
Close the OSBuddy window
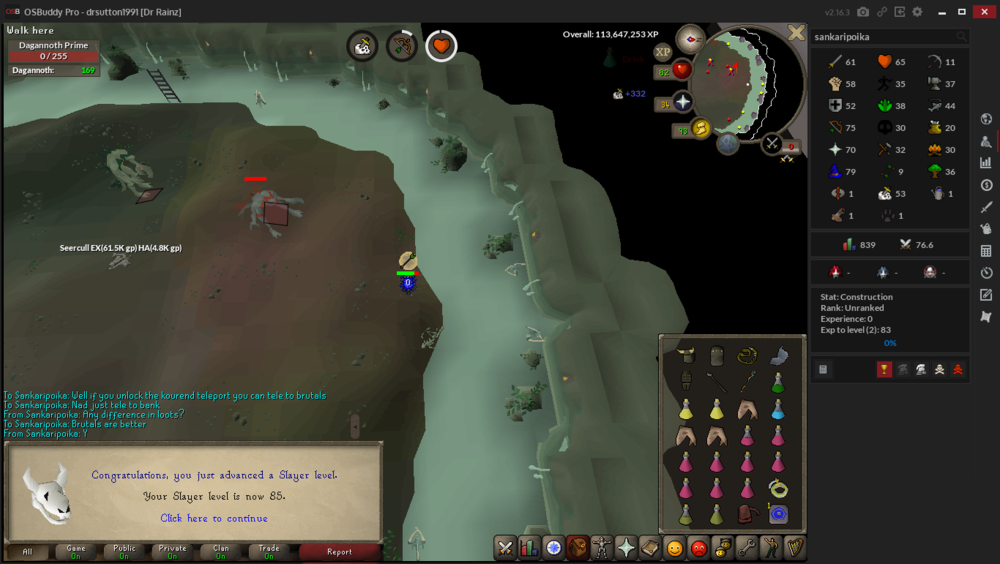point(985,11)
